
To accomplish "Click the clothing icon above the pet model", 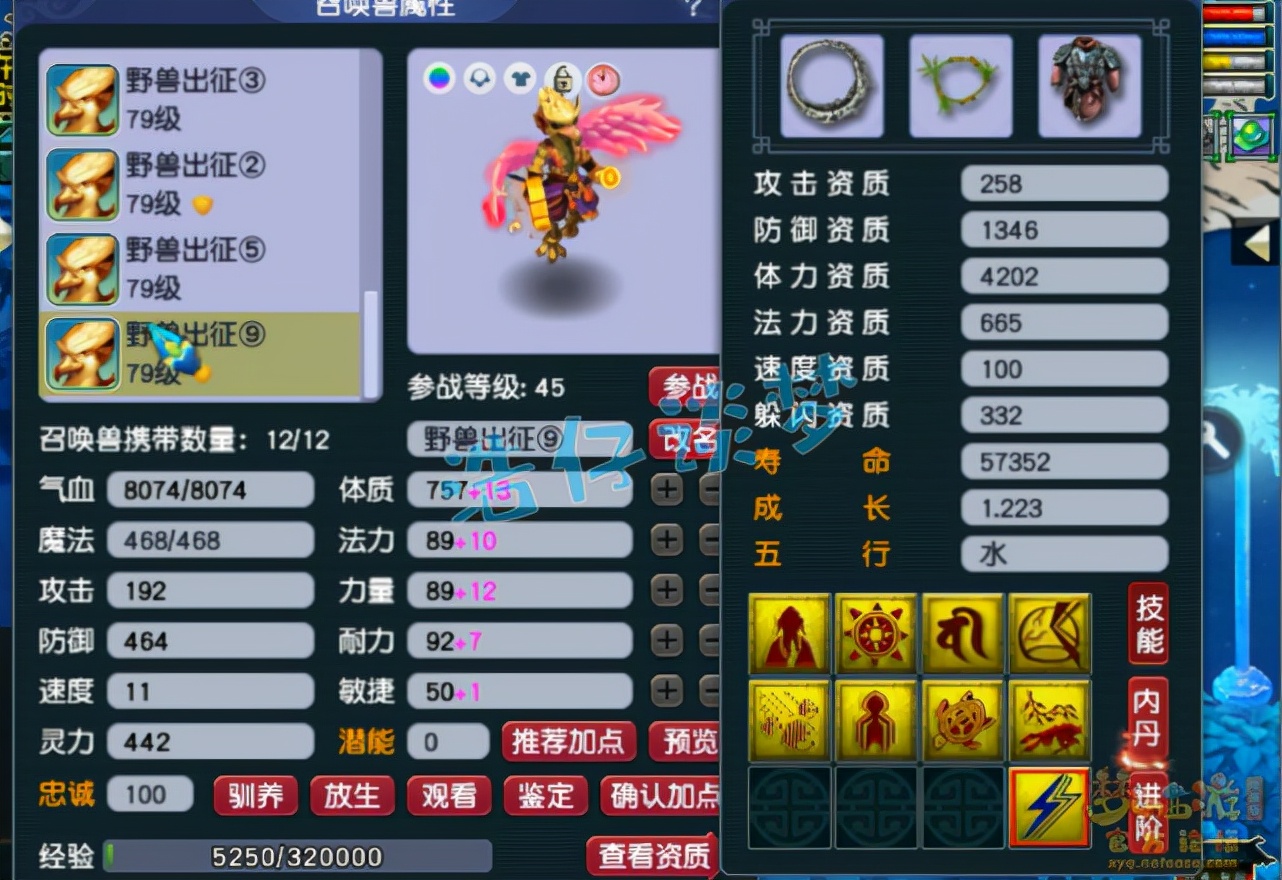I will point(521,75).
